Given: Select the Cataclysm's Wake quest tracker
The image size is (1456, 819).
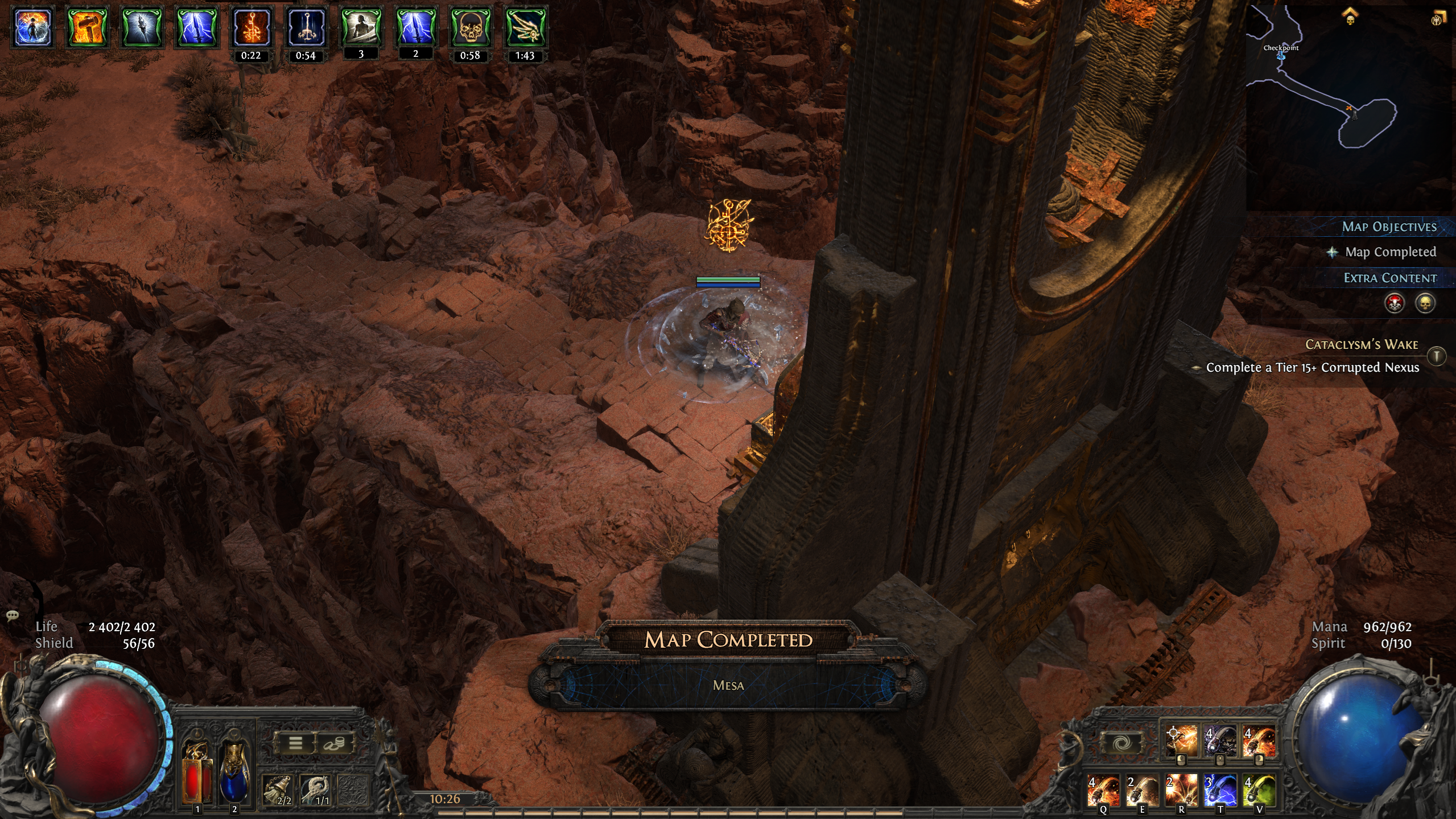Looking at the screenshot, I should pos(1361,344).
